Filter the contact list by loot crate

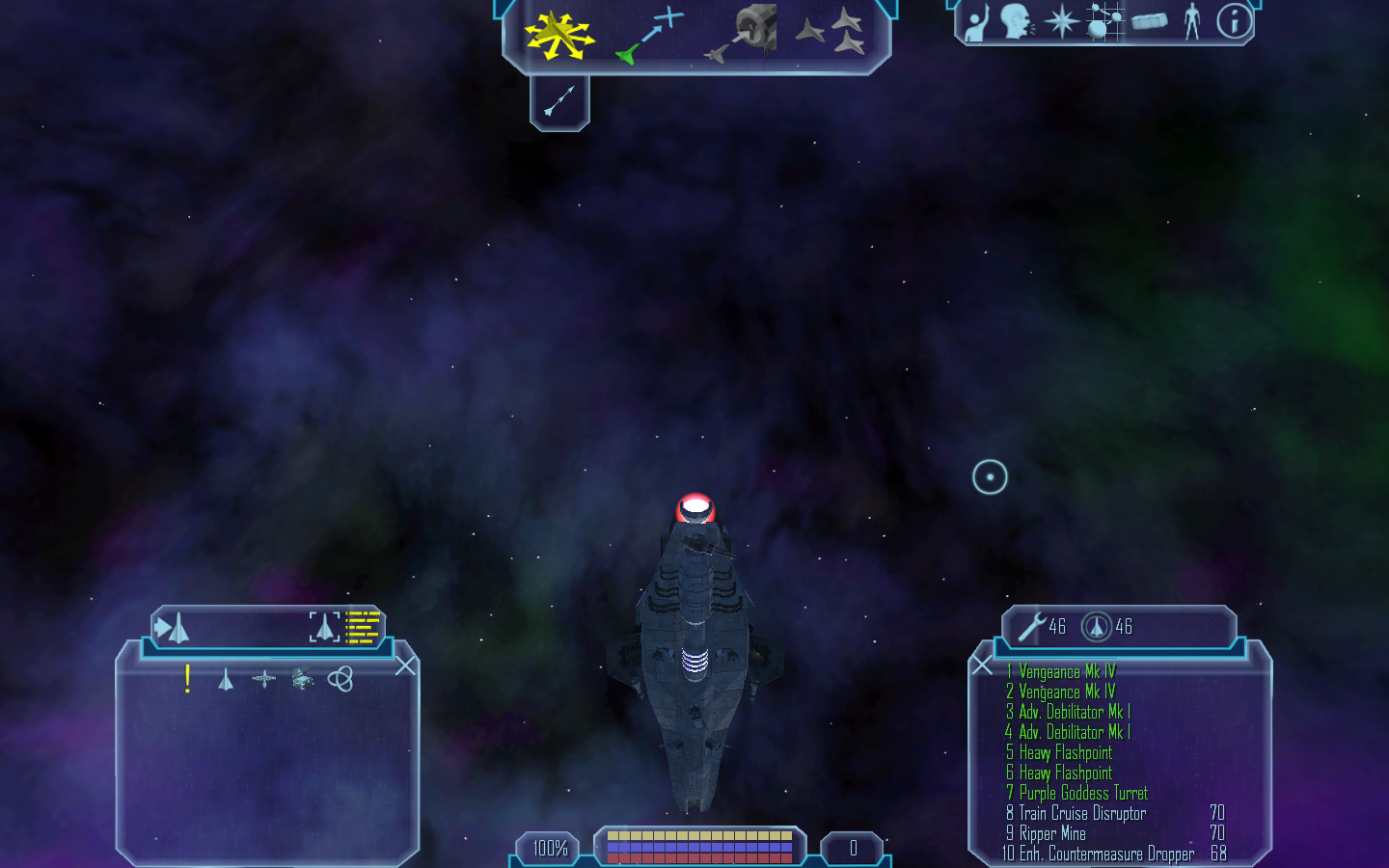(302, 679)
